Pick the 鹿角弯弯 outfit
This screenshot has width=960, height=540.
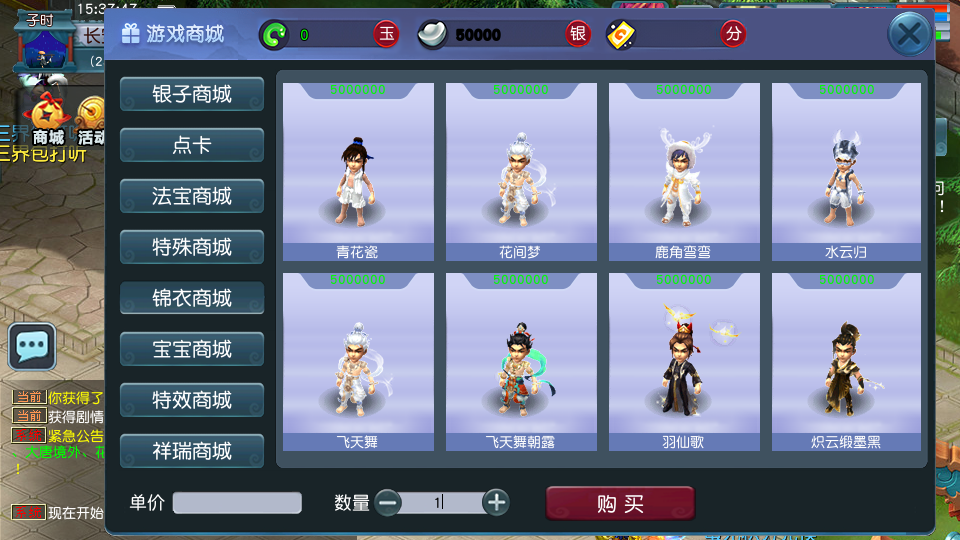(x=684, y=172)
